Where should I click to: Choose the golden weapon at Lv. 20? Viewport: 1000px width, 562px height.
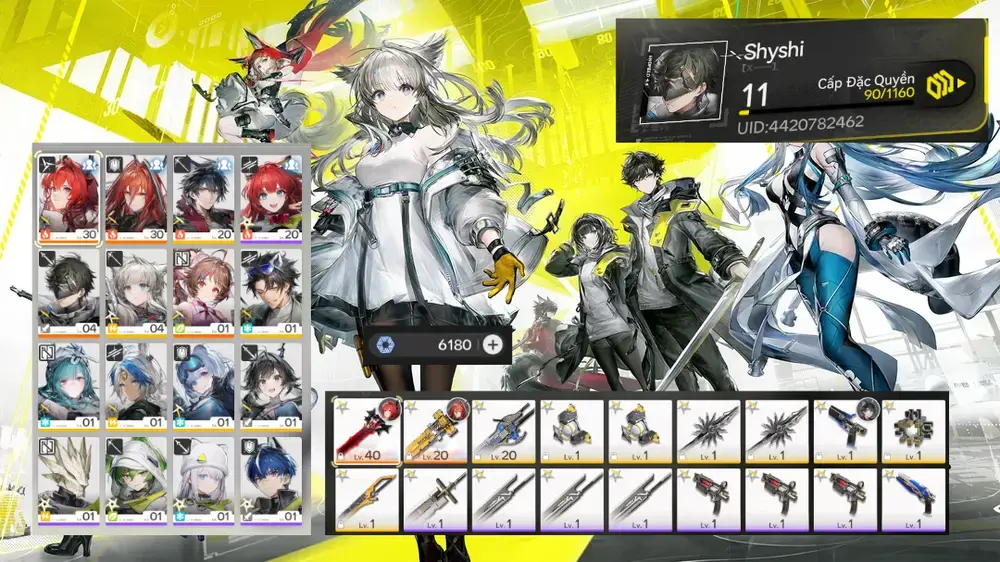[x=436, y=431]
